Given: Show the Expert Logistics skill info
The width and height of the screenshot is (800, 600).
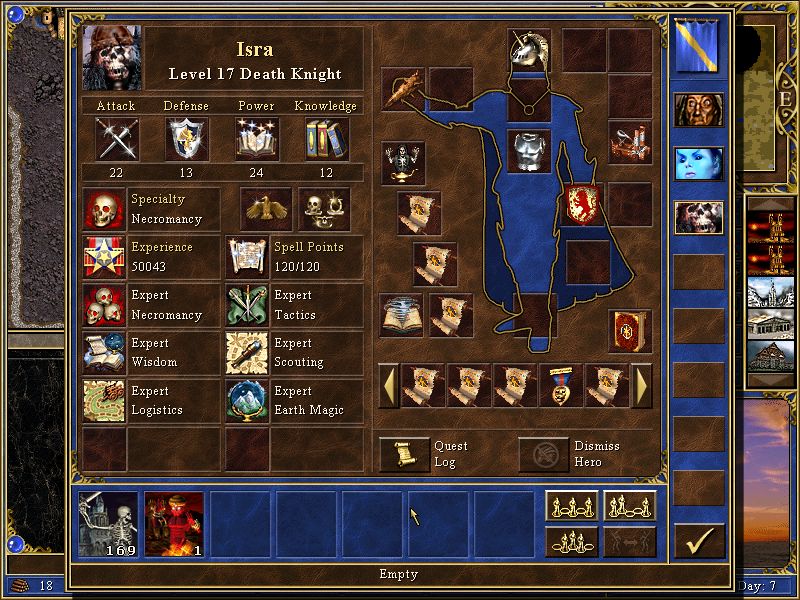Looking at the screenshot, I should click(104, 401).
